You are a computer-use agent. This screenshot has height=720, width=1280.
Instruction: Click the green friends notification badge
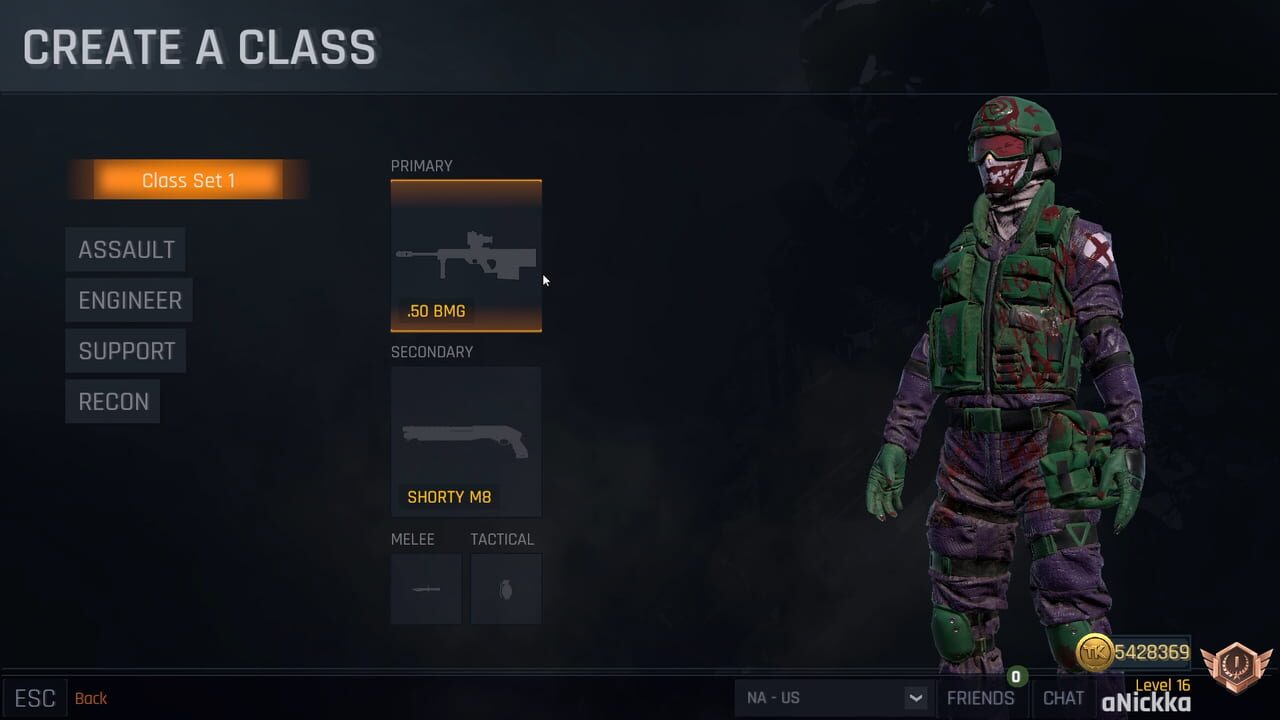[1017, 677]
